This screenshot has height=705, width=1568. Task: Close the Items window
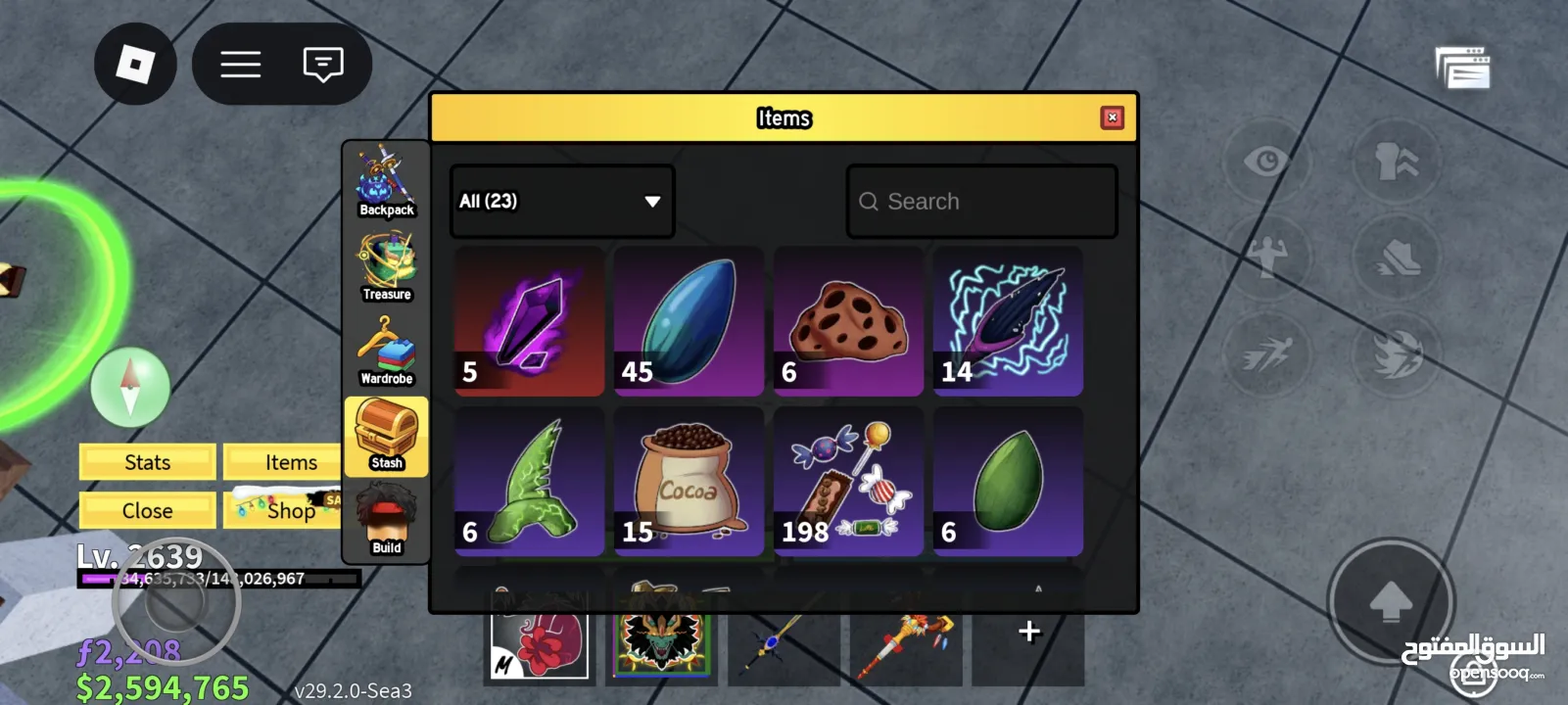click(1112, 117)
